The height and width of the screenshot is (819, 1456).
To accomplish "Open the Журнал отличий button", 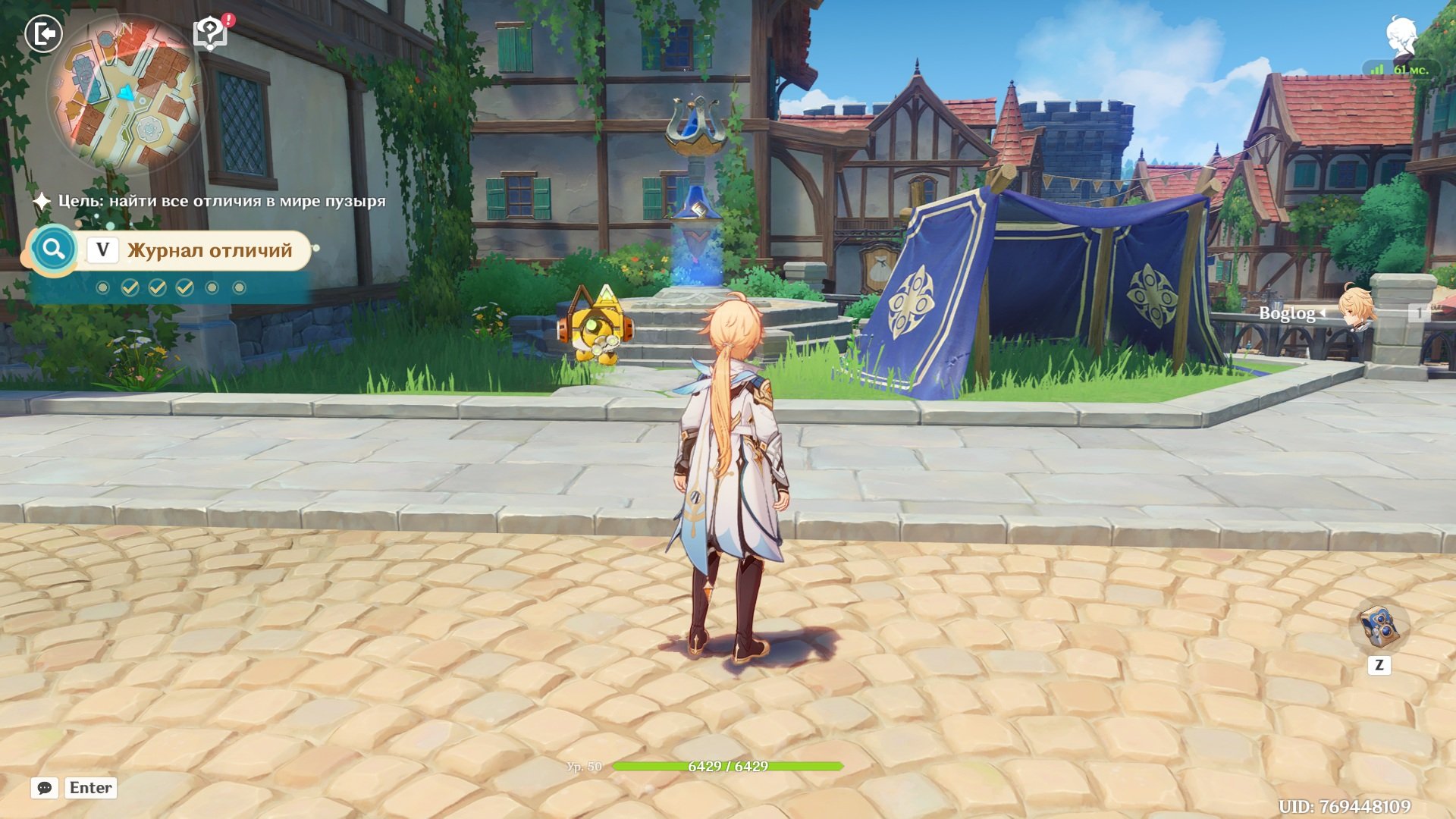I will tap(209, 250).
